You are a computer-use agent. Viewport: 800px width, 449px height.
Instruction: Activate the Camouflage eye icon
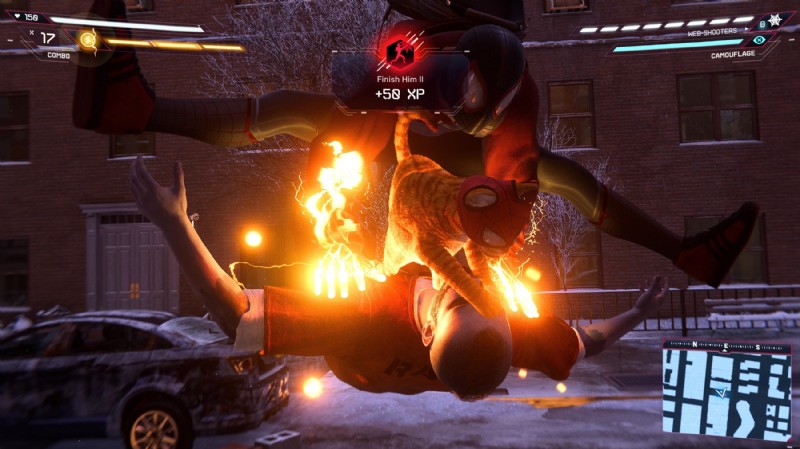click(760, 39)
